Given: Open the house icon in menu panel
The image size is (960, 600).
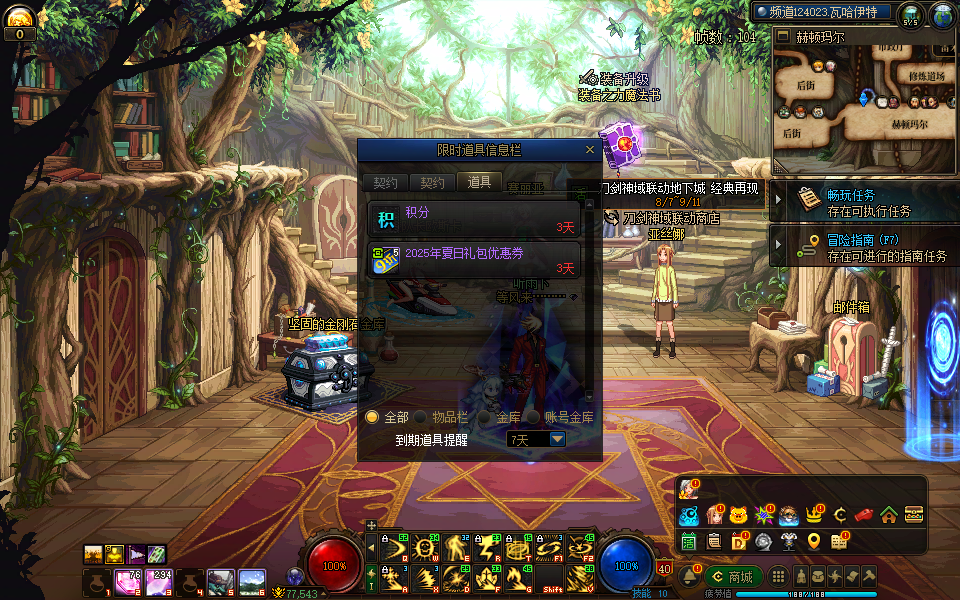Looking at the screenshot, I should (x=888, y=515).
